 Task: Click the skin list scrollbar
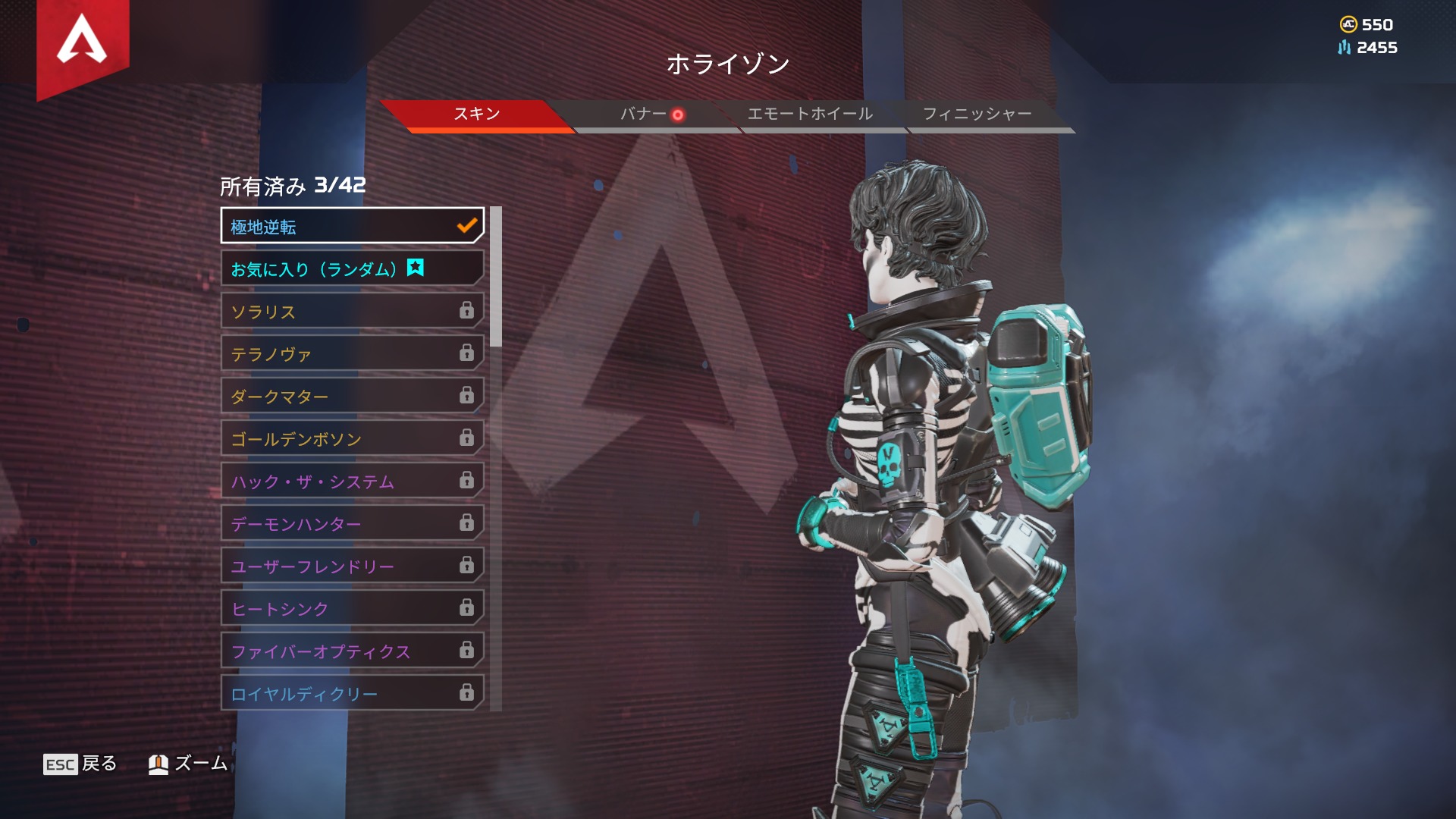click(x=496, y=277)
